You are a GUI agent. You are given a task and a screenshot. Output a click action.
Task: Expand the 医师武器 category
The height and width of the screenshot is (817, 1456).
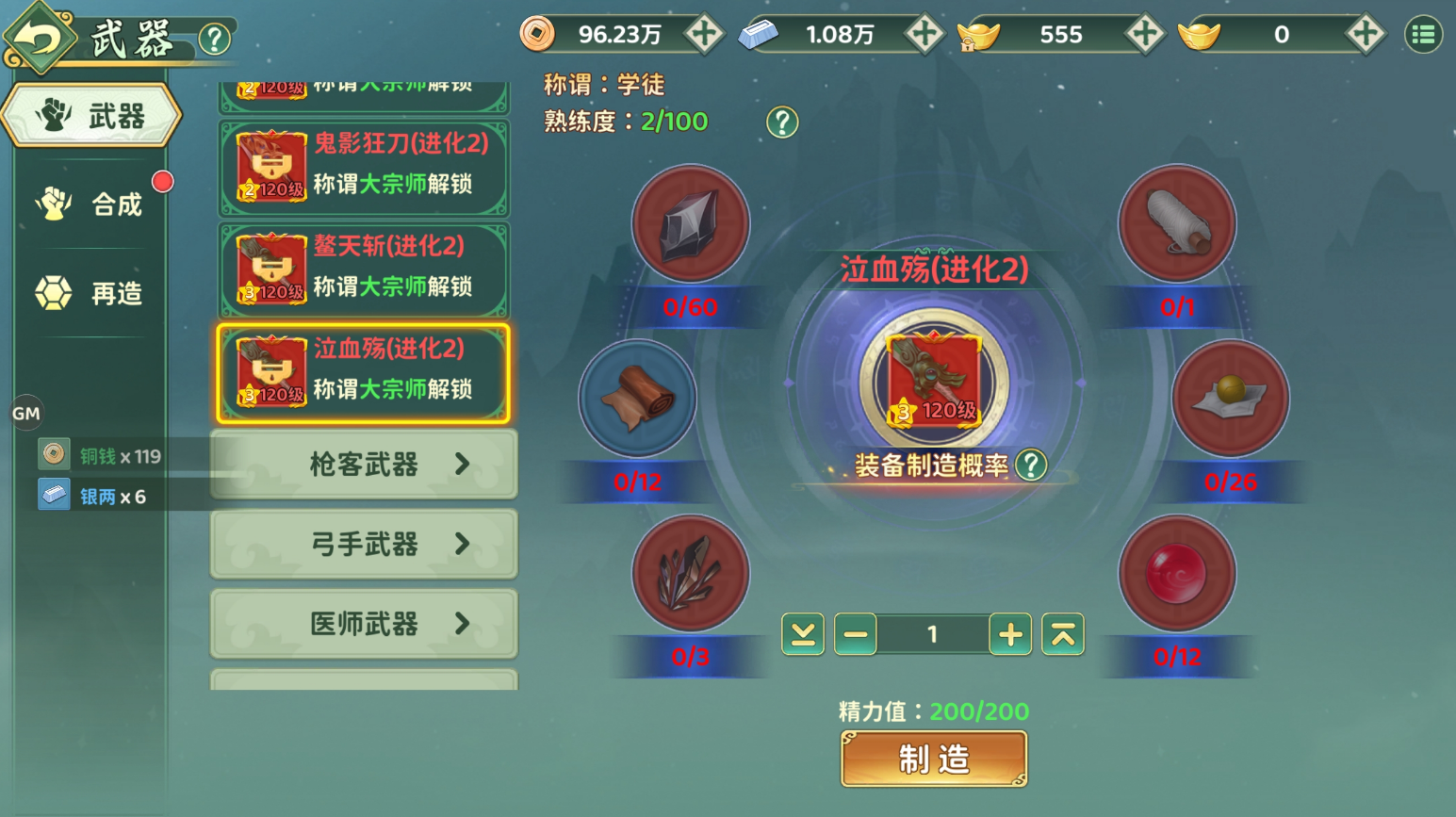(x=363, y=623)
